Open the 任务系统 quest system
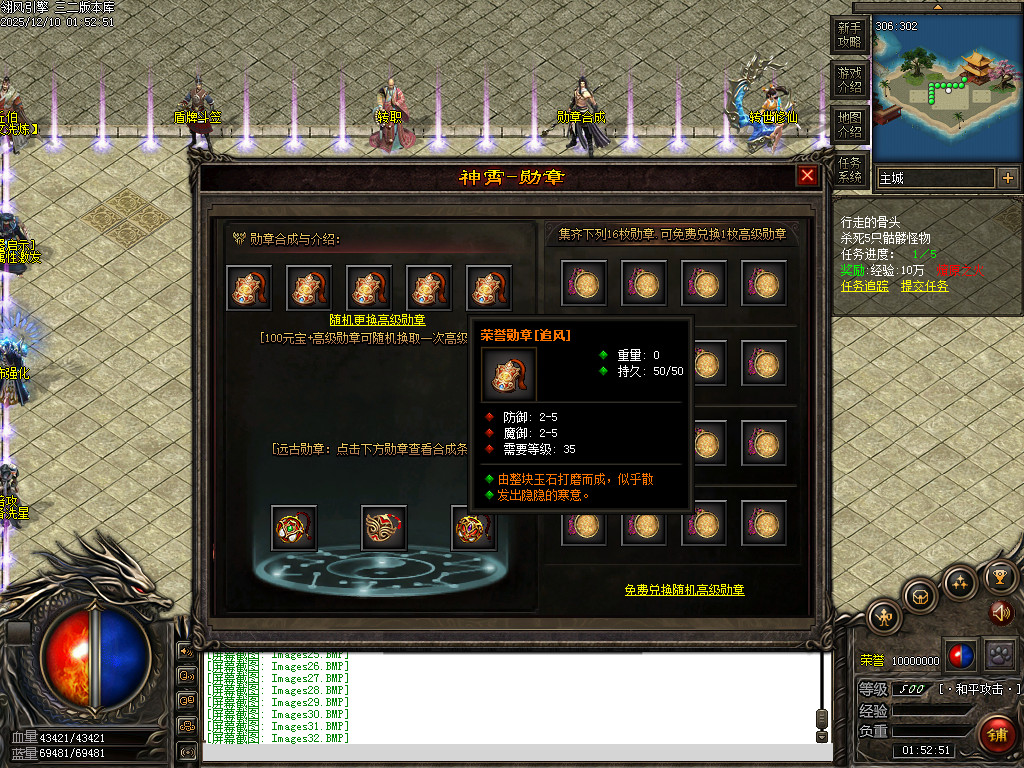The height and width of the screenshot is (768, 1024). tap(849, 170)
